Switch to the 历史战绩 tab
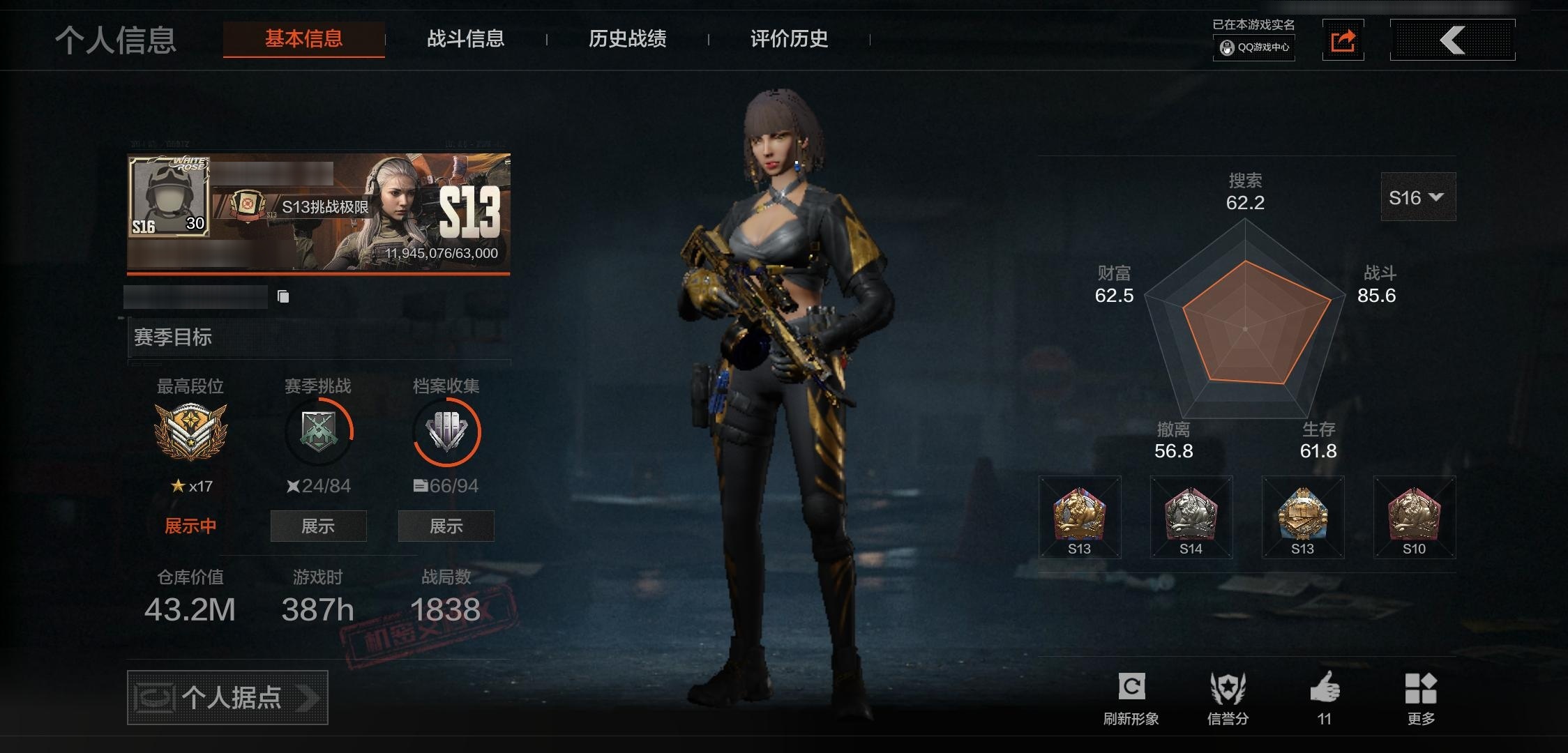 pyautogui.click(x=627, y=40)
